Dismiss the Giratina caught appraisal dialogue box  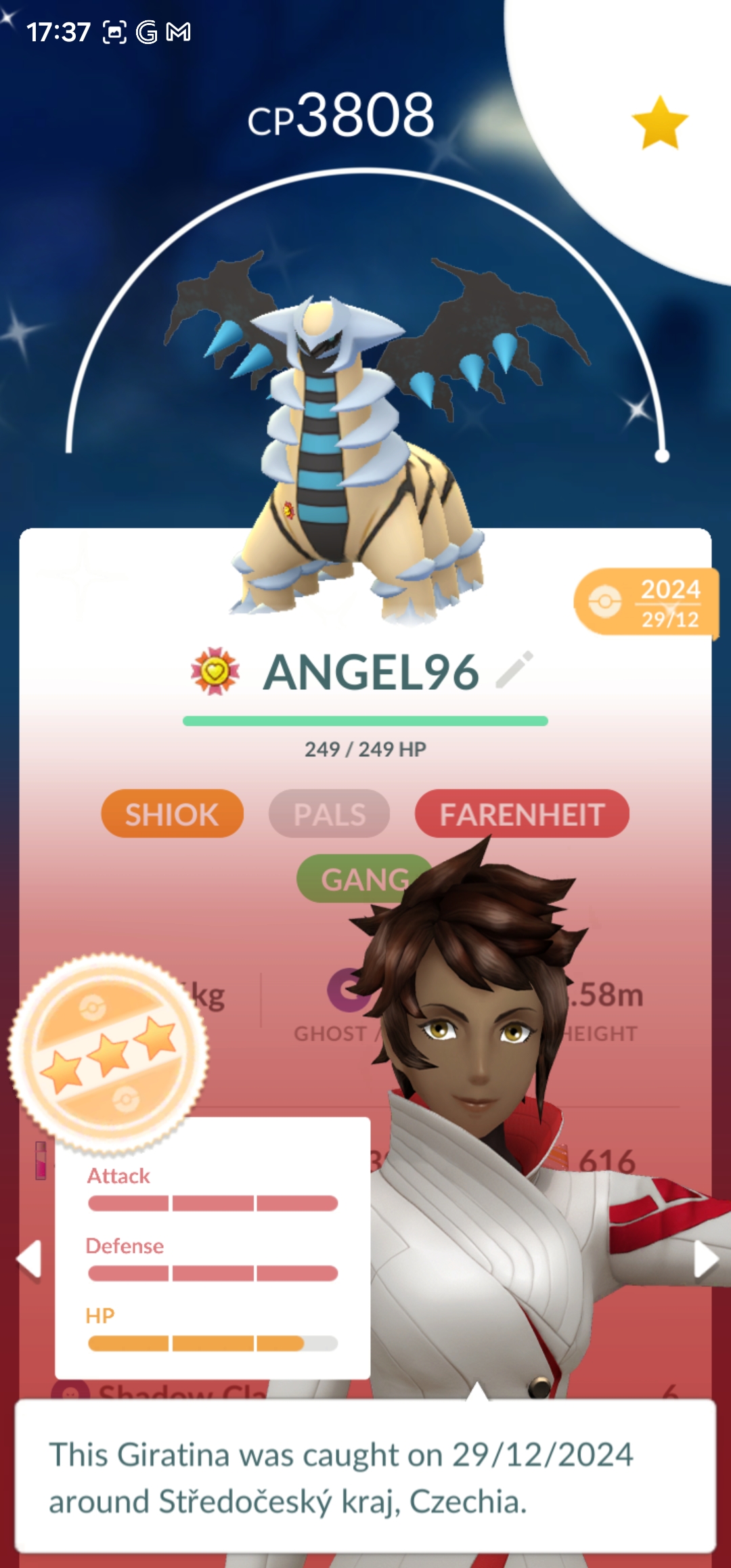pyautogui.click(x=365, y=1477)
